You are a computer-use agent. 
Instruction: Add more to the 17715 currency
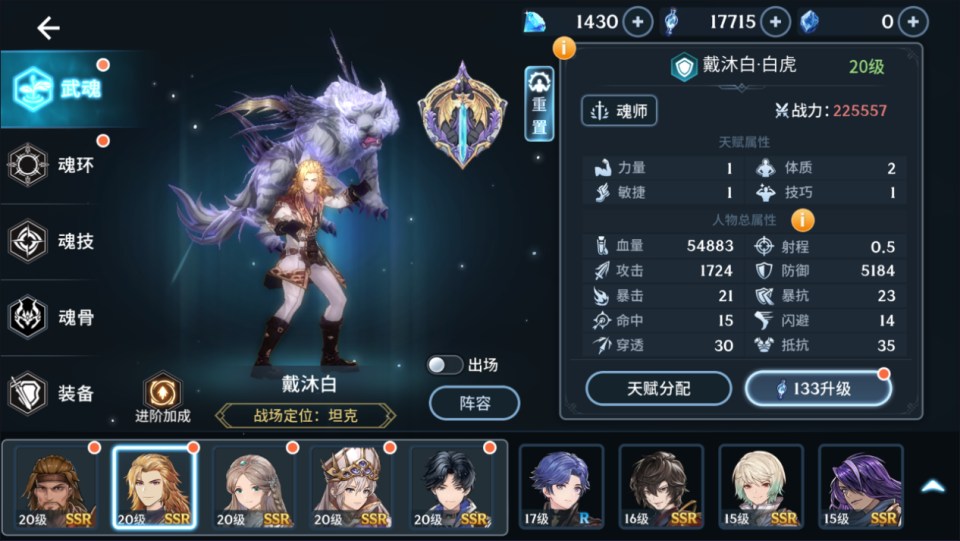(x=775, y=22)
